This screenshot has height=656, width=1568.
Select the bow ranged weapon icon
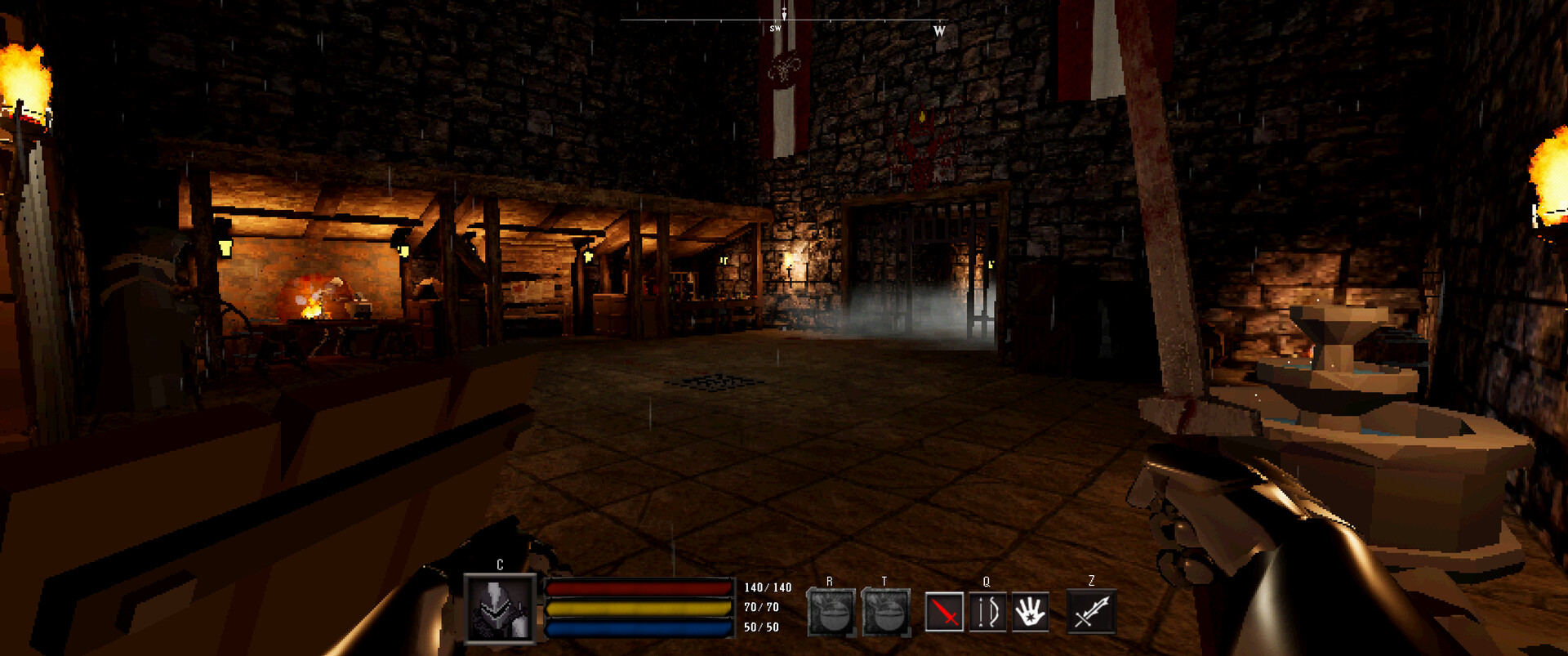point(988,613)
